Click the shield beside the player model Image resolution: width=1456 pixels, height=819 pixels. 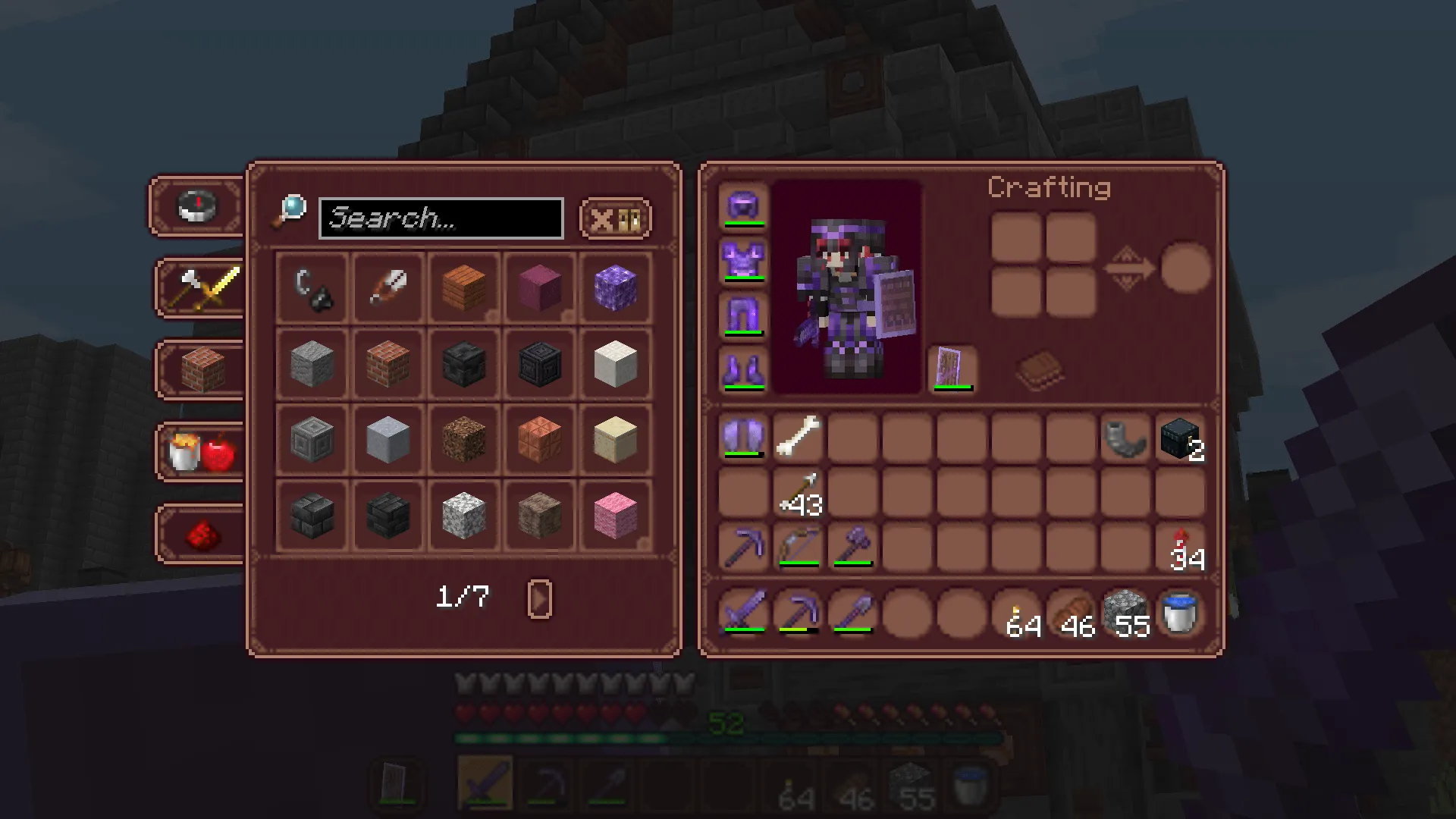click(953, 369)
